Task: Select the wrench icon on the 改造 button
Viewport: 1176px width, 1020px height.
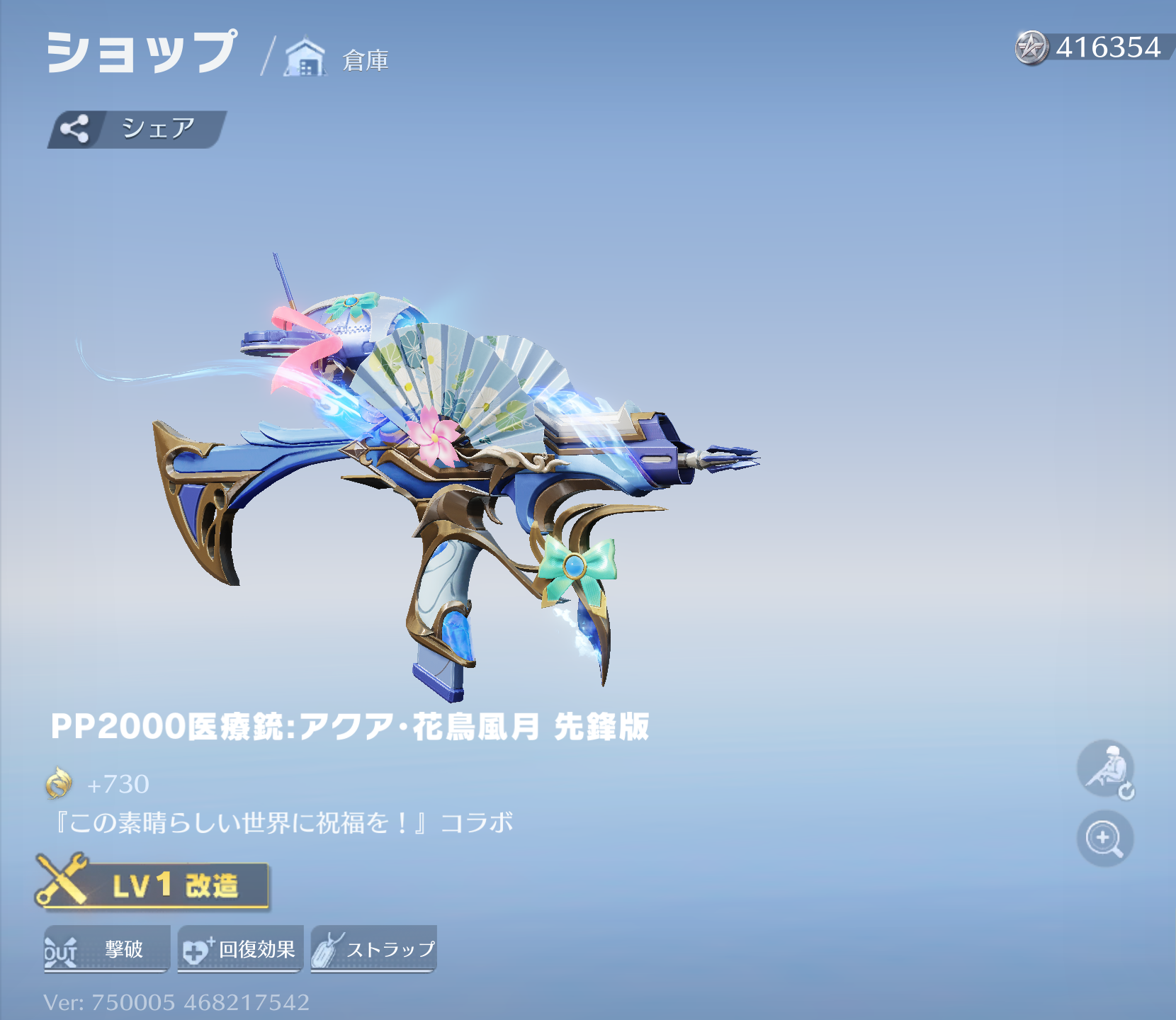Action: pos(64,881)
